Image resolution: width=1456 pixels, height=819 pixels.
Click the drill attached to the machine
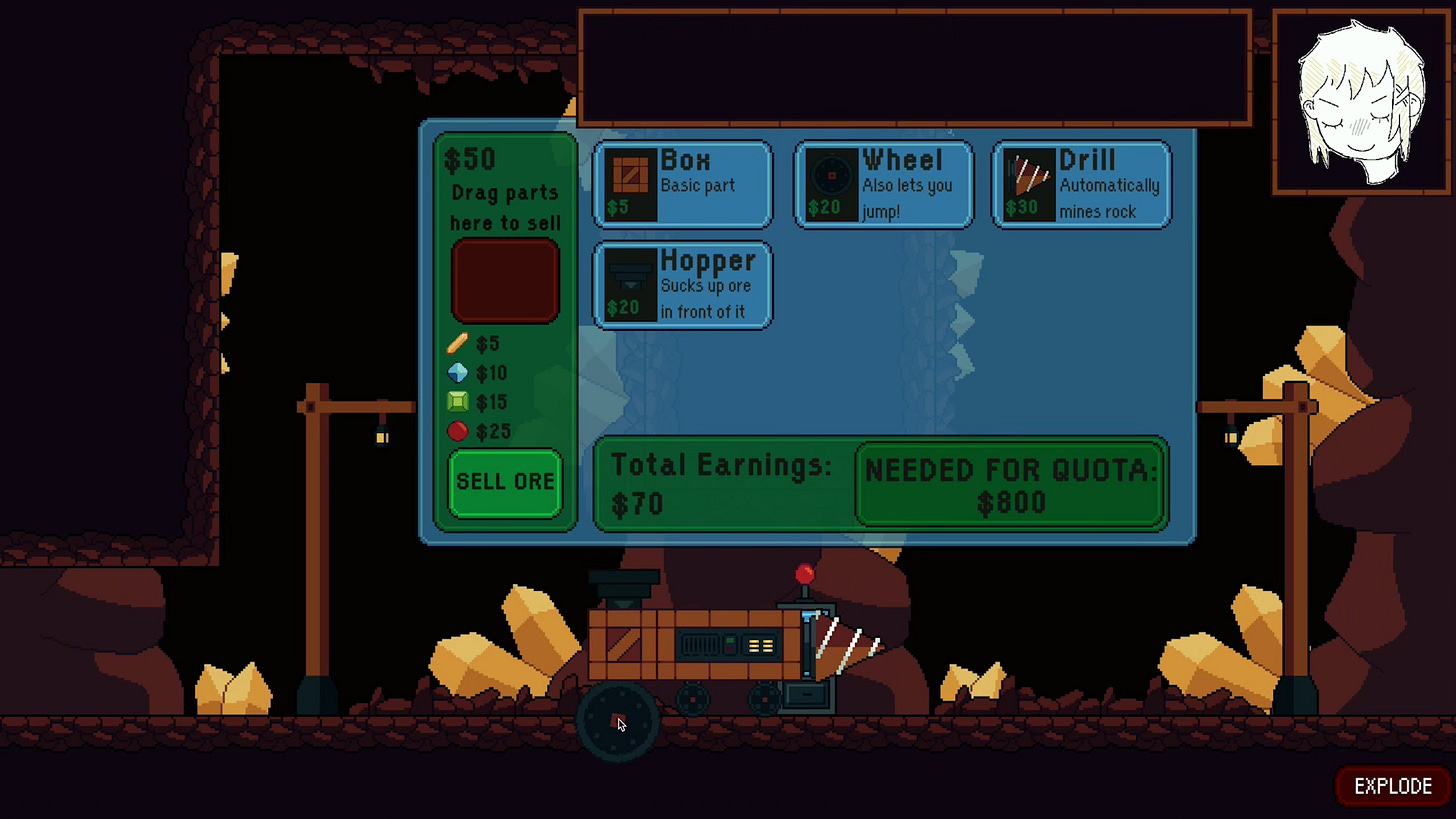coord(846,645)
